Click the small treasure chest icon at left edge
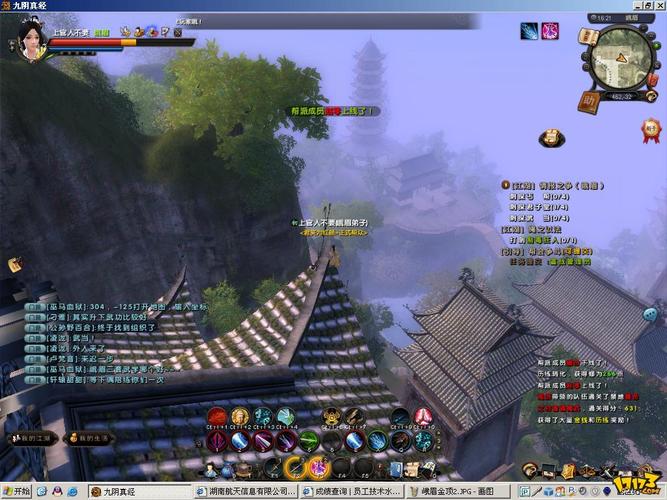Viewport: 667px width, 500px height. point(16,265)
